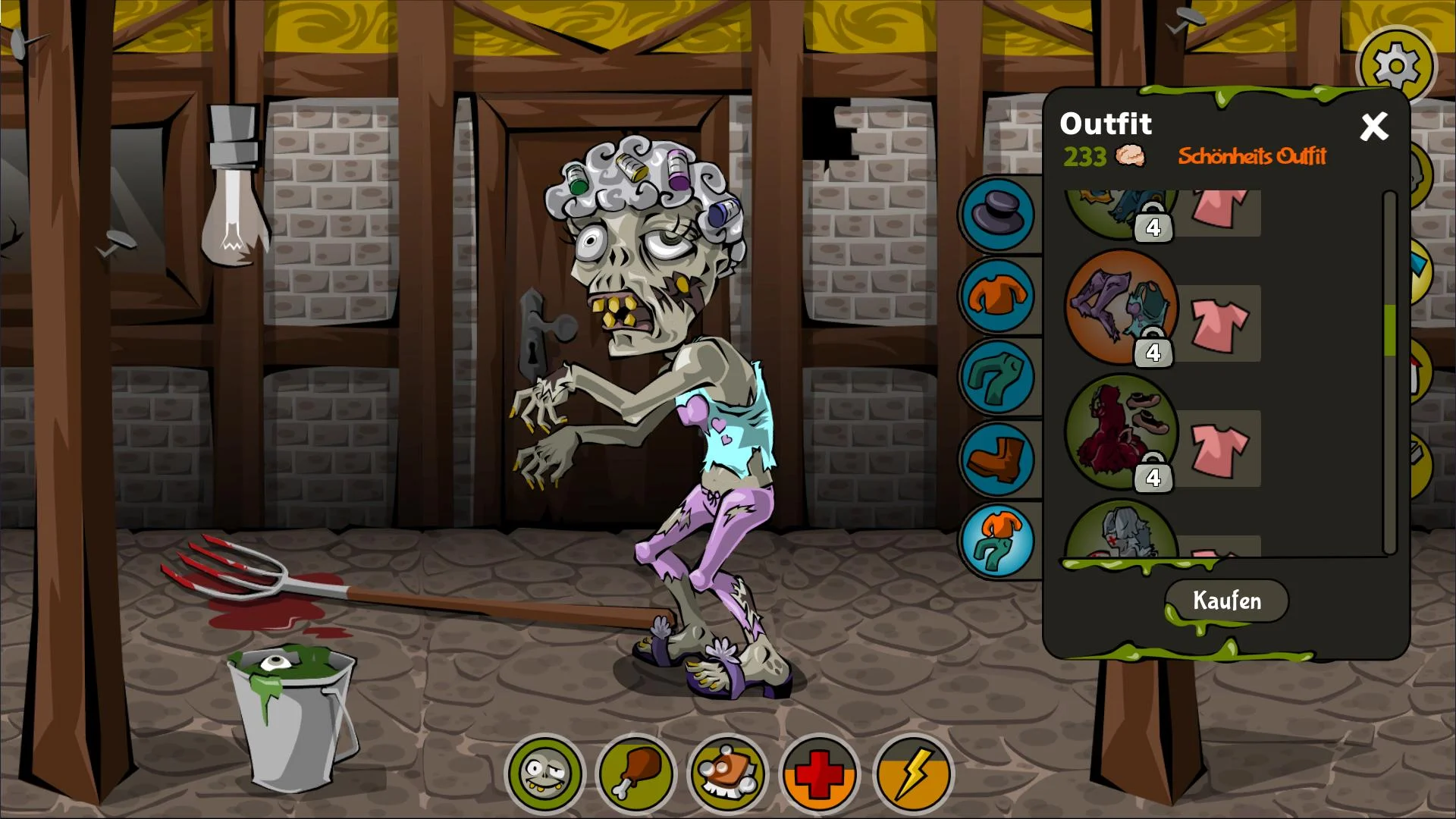Select the zombie face icon at the bottom
This screenshot has height=819, width=1456.
[544, 773]
